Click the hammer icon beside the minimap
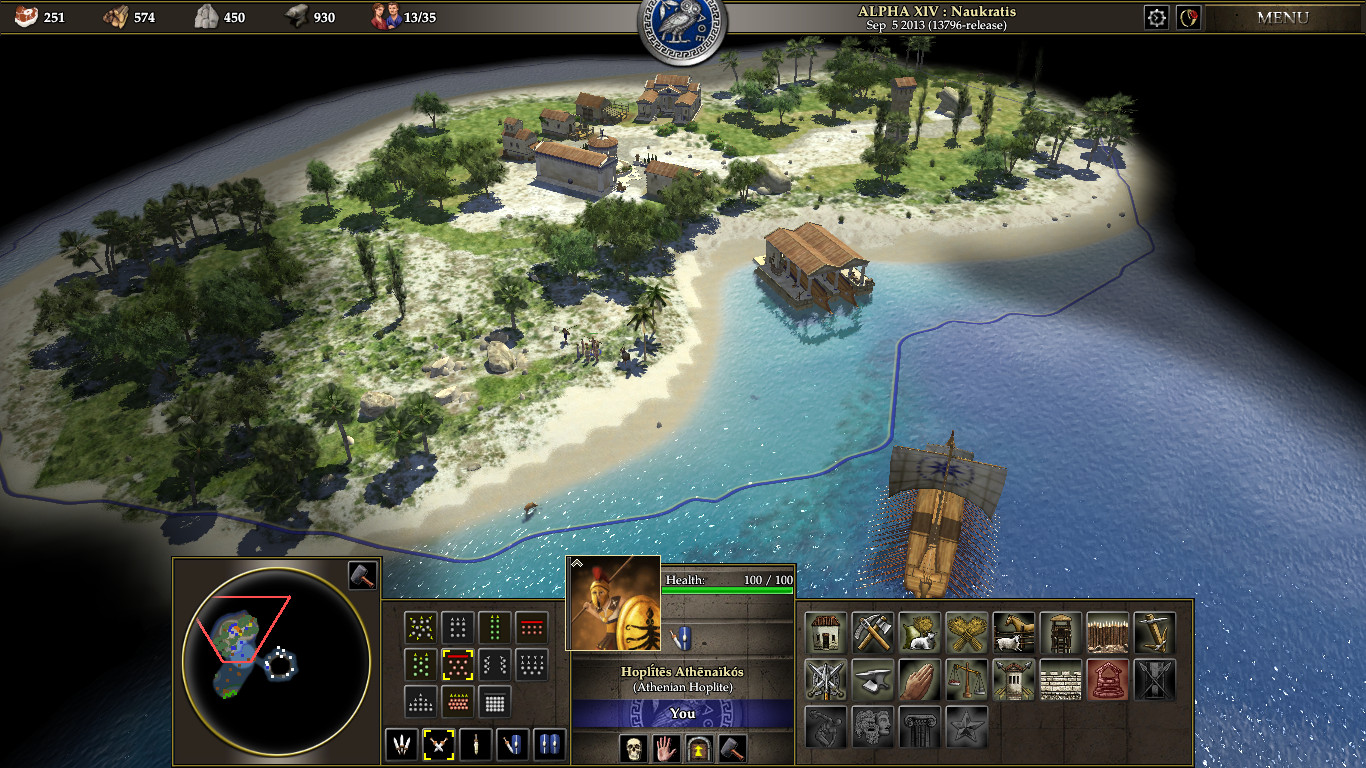 click(362, 575)
